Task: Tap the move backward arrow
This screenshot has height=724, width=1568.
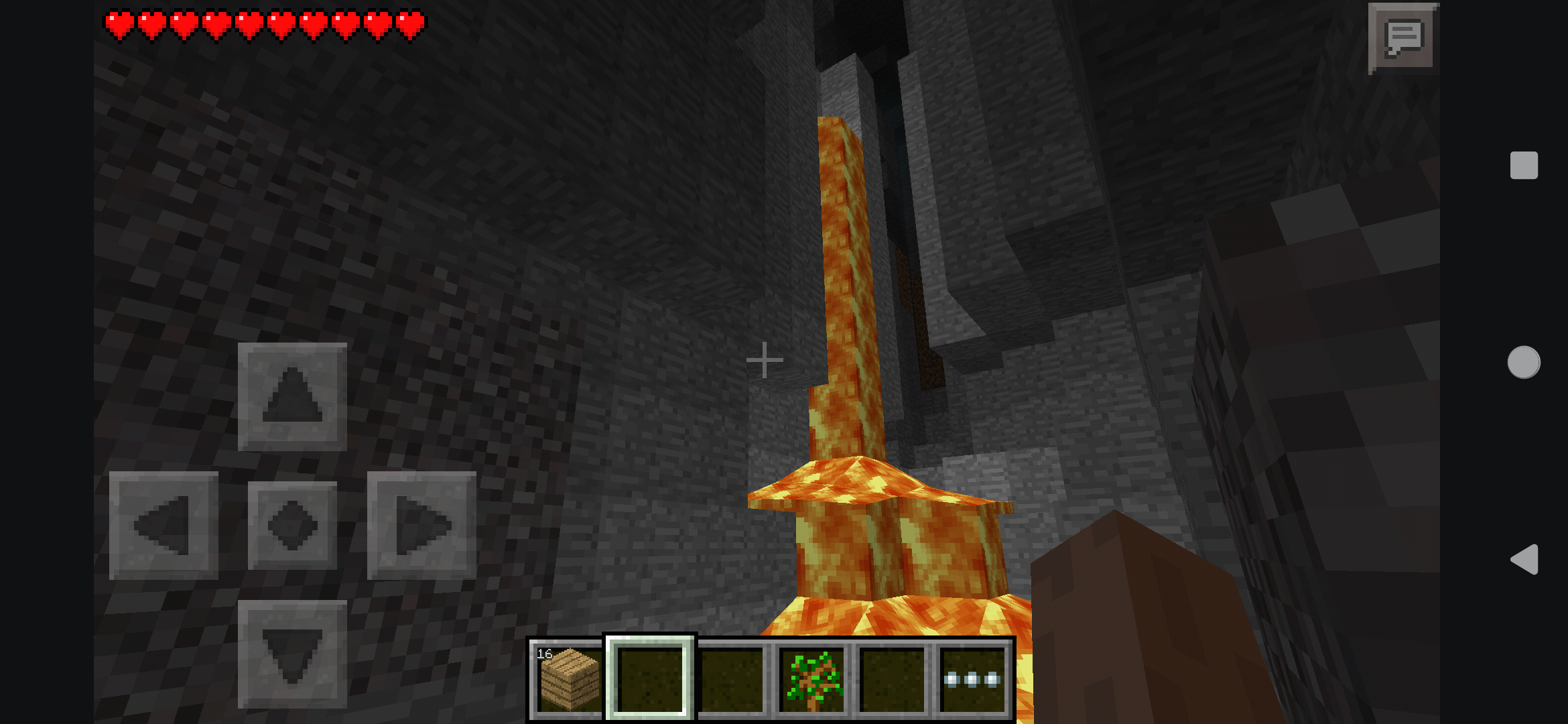Action: (x=292, y=654)
